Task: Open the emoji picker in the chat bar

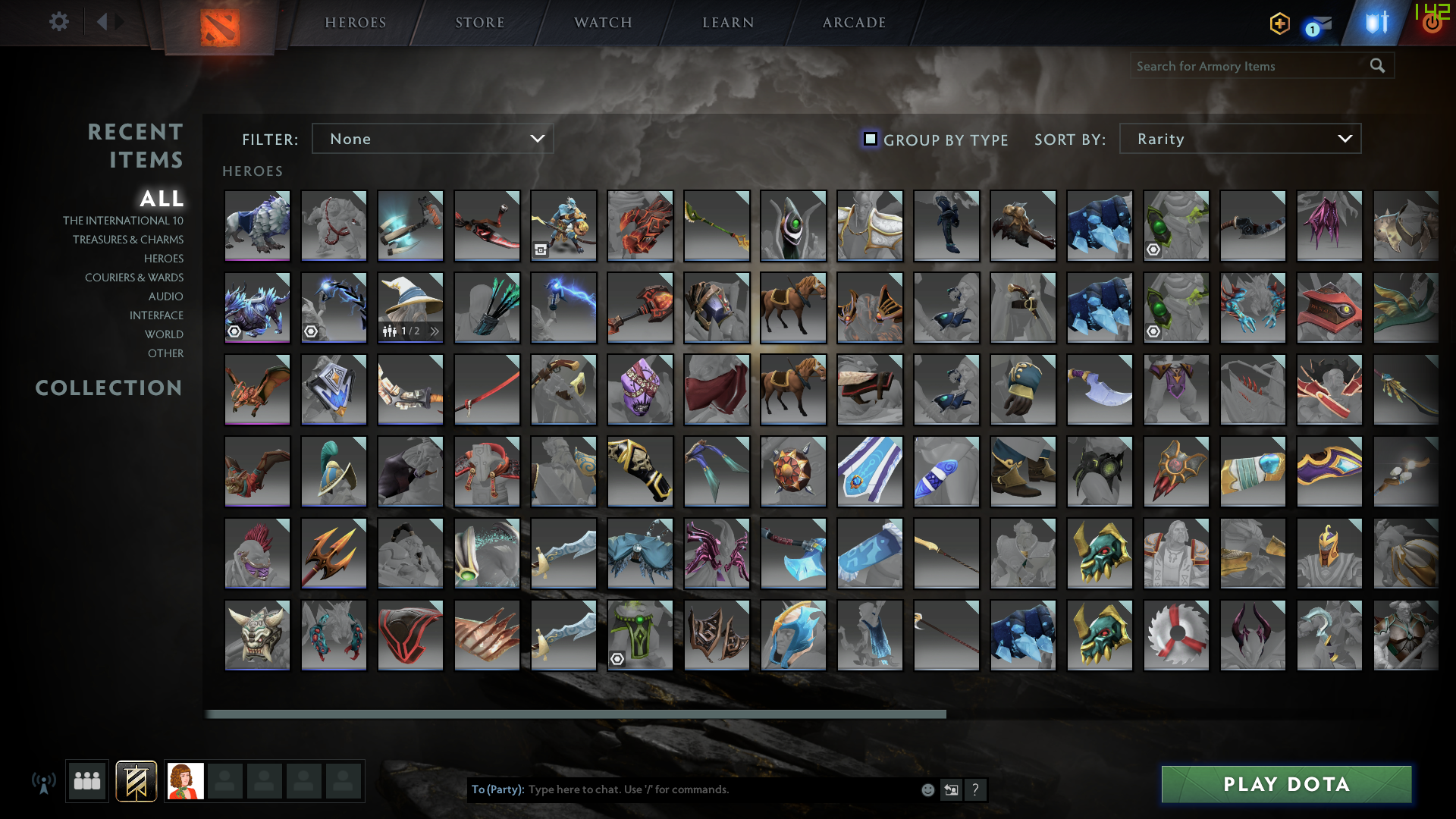Action: 927,789
